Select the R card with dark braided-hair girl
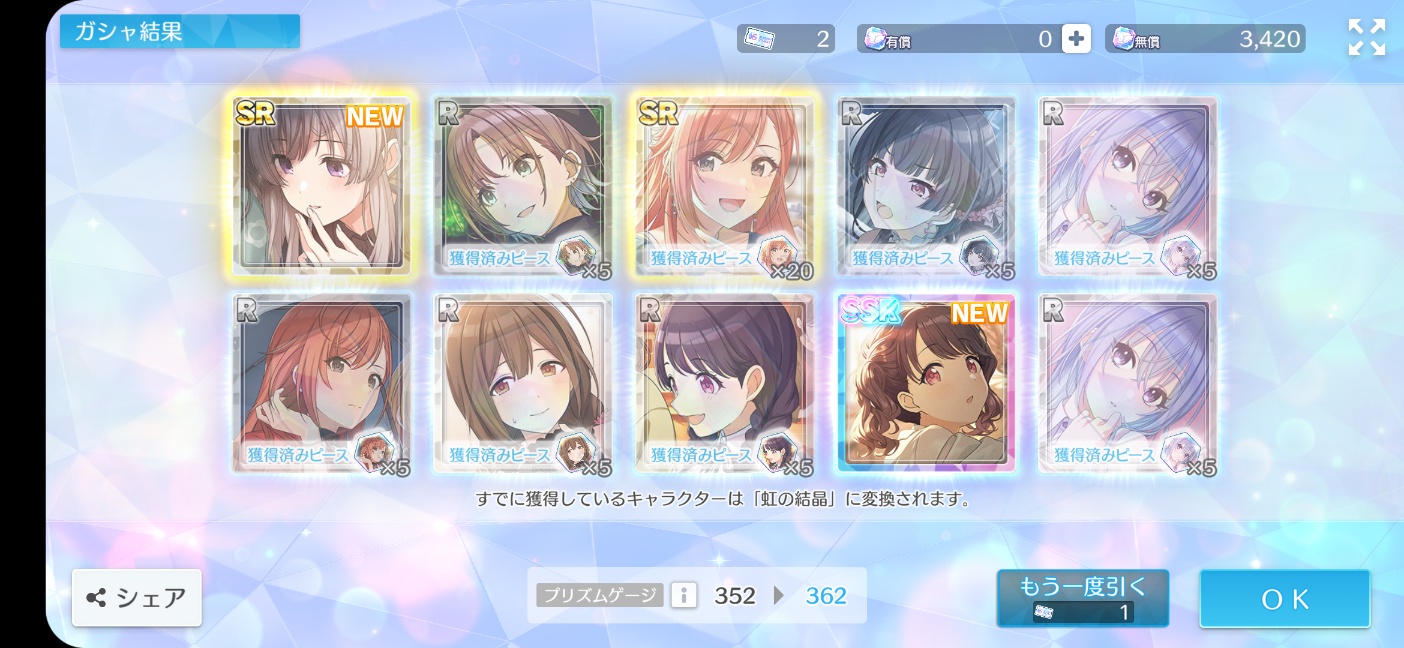The height and width of the screenshot is (648, 1404). click(724, 383)
